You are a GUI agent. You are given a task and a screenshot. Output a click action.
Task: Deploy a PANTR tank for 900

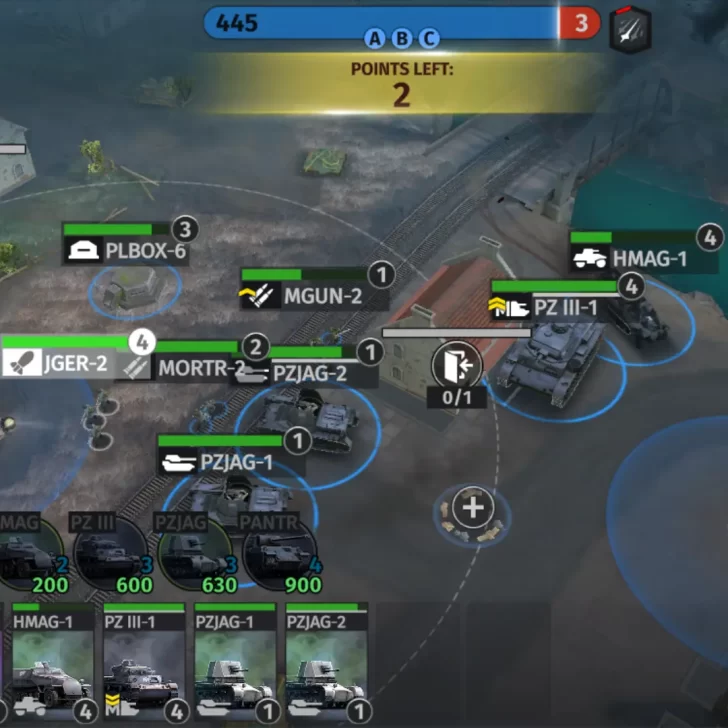click(281, 553)
